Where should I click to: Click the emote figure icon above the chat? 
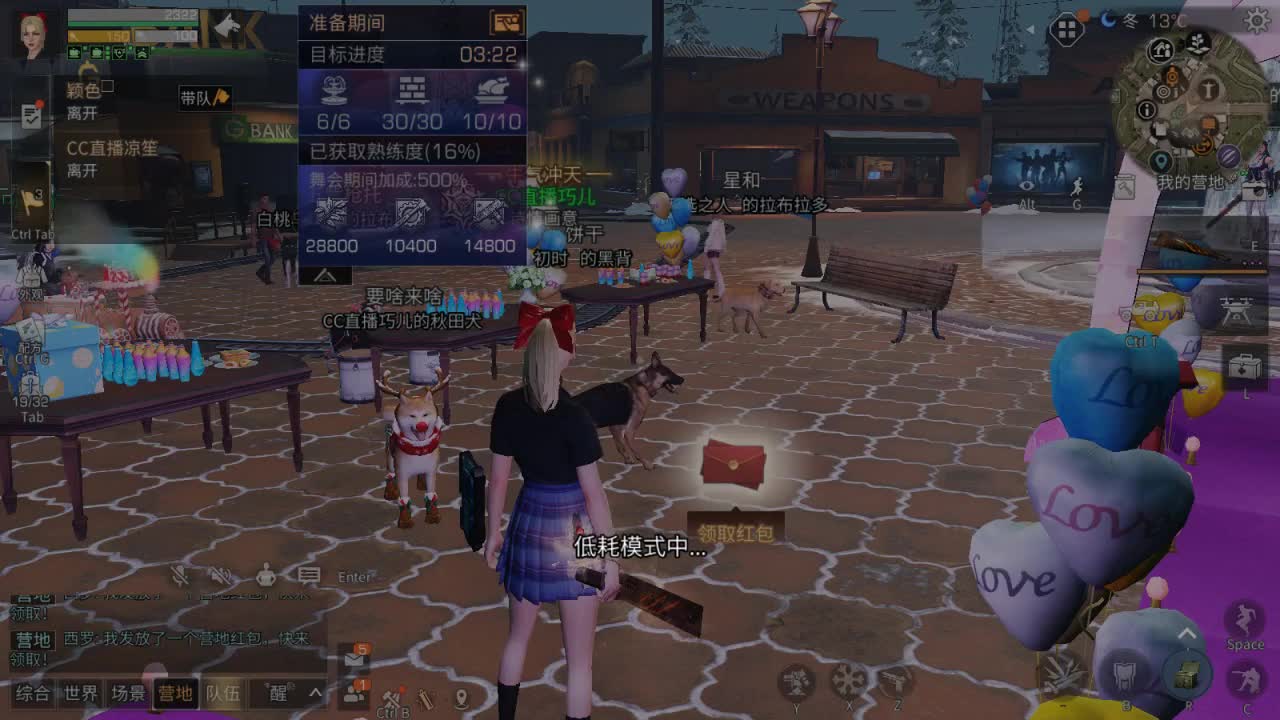[266, 574]
